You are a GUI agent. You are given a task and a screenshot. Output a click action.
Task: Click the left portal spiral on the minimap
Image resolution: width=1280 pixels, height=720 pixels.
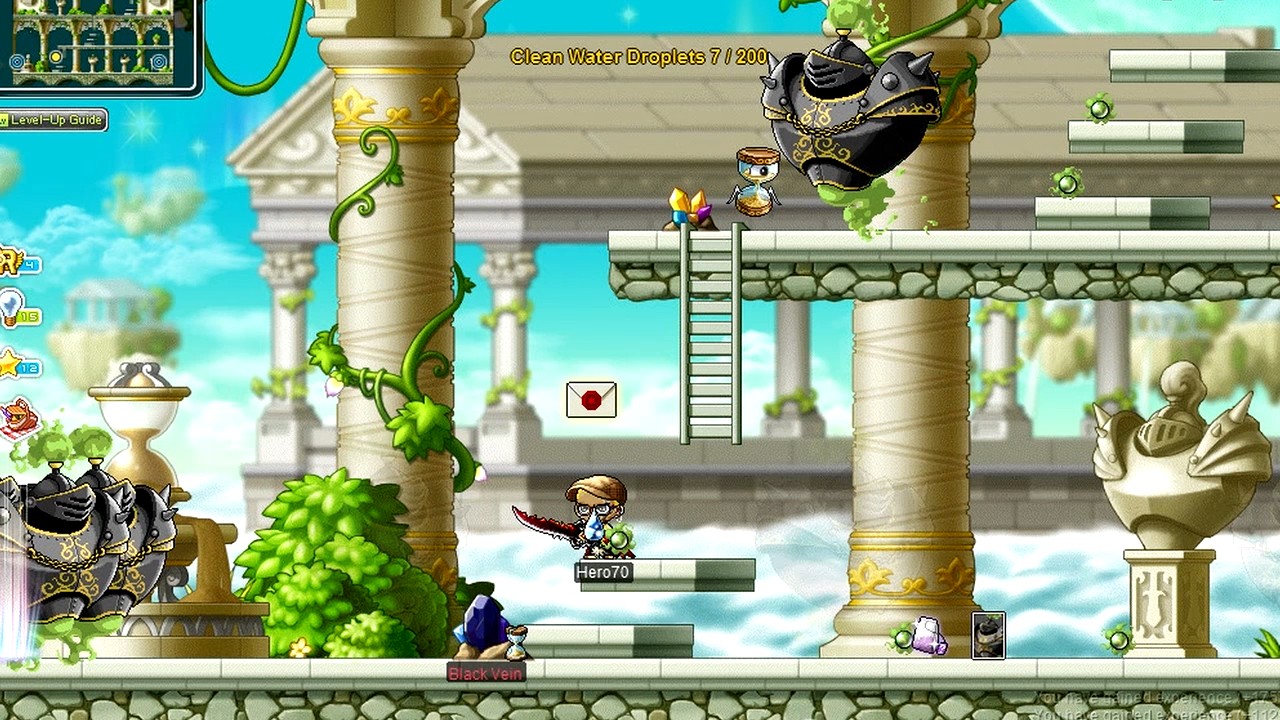17,61
